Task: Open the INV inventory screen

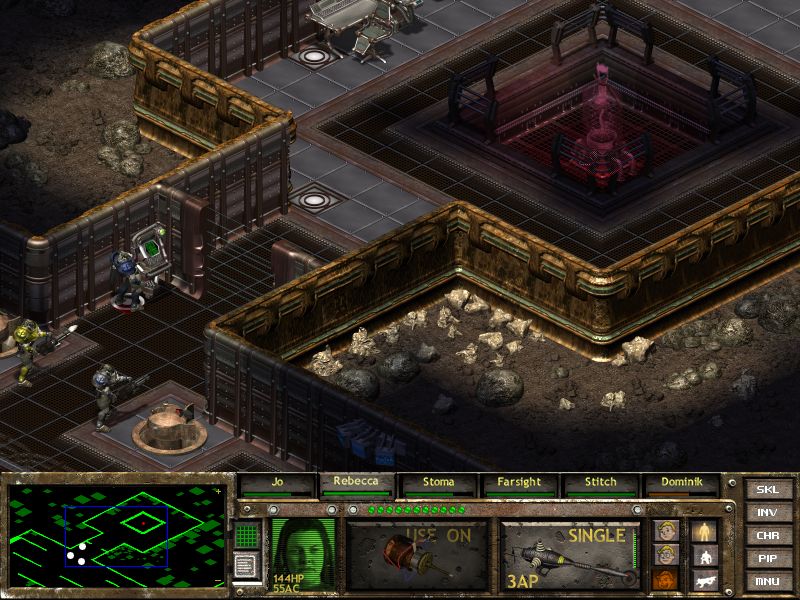Action: (x=767, y=512)
